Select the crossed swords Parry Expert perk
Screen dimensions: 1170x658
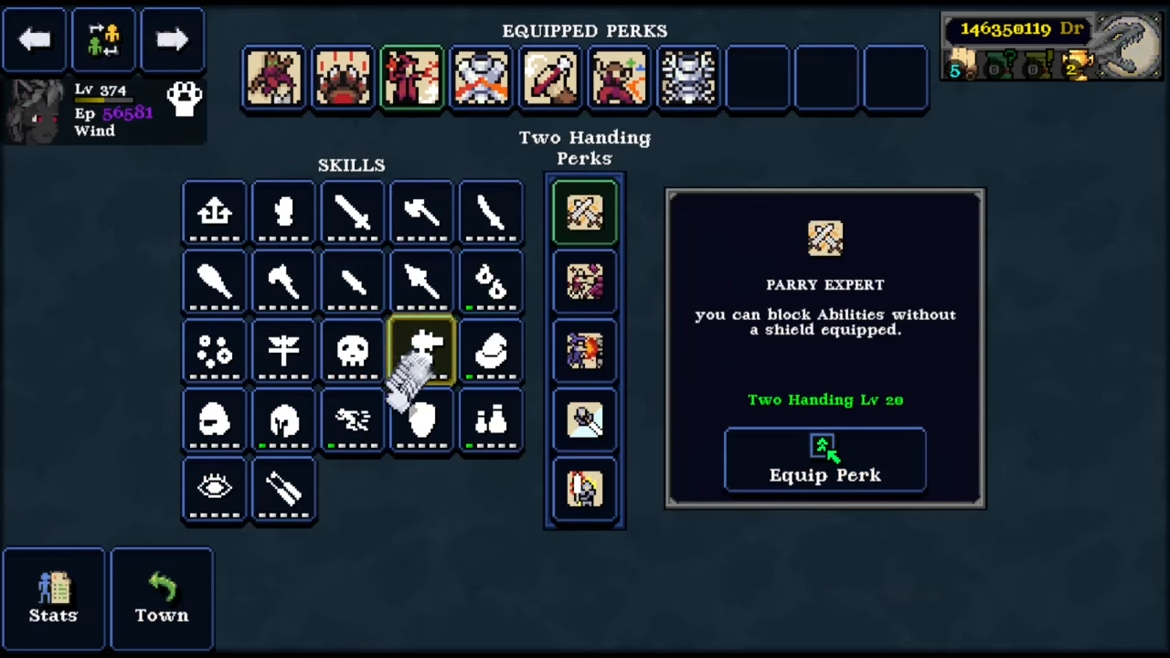click(x=585, y=212)
